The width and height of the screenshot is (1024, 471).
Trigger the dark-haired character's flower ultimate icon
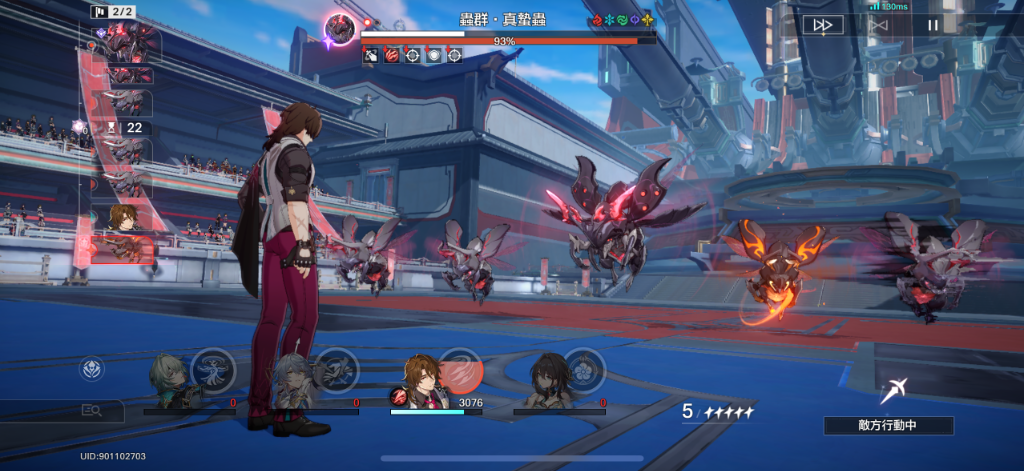583,368
